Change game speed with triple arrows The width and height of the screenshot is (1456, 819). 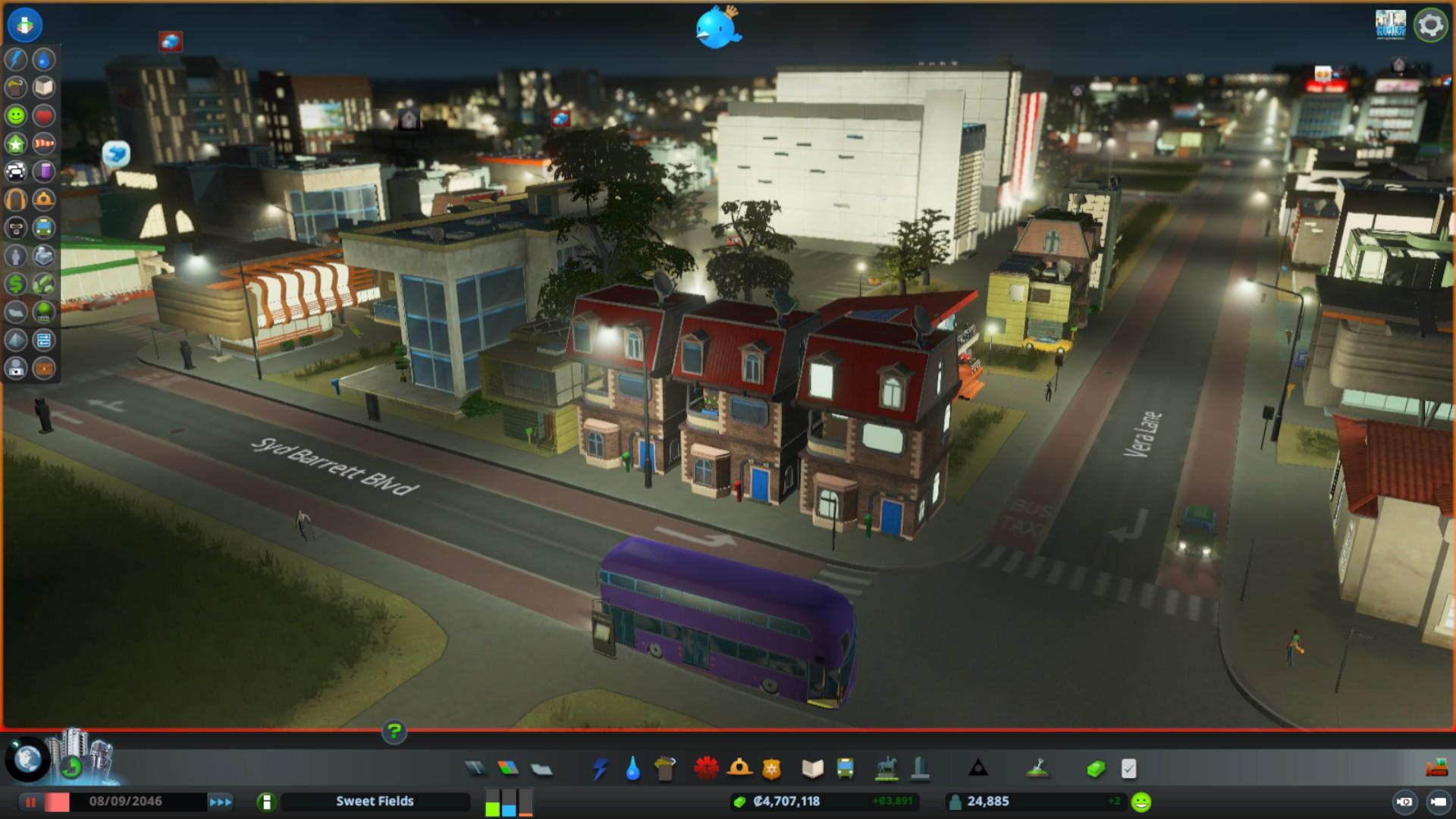click(x=221, y=802)
